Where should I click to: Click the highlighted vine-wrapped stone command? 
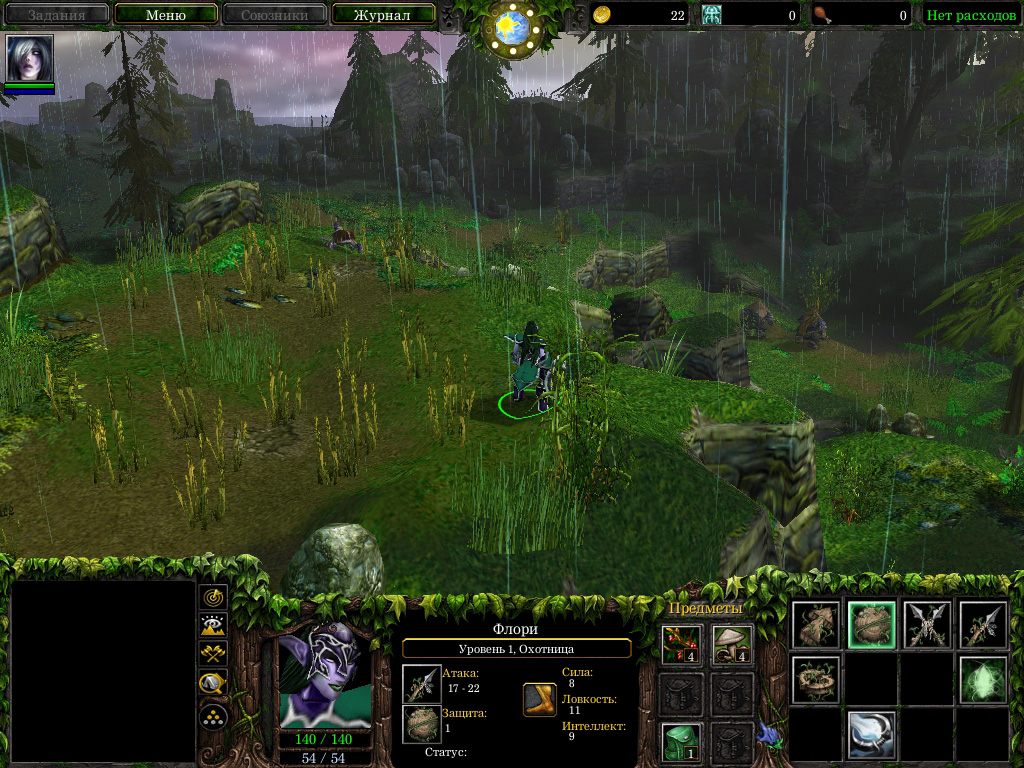coord(871,625)
